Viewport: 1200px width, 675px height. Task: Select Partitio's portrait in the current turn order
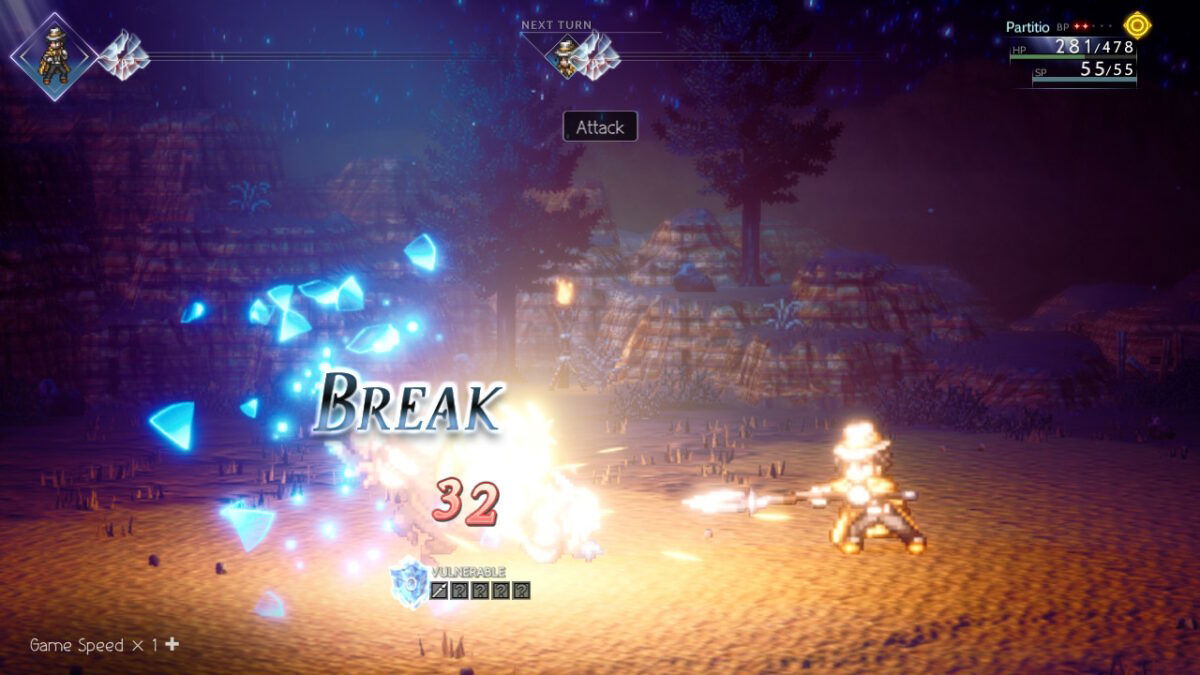coord(55,56)
